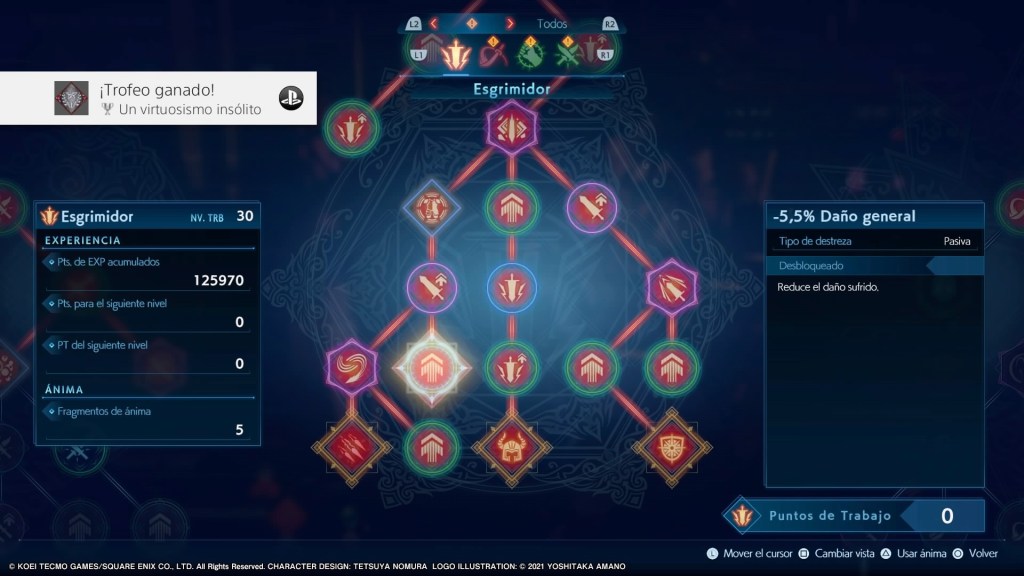
Task: Open the green fist job tab
Action: pyautogui.click(x=529, y=51)
